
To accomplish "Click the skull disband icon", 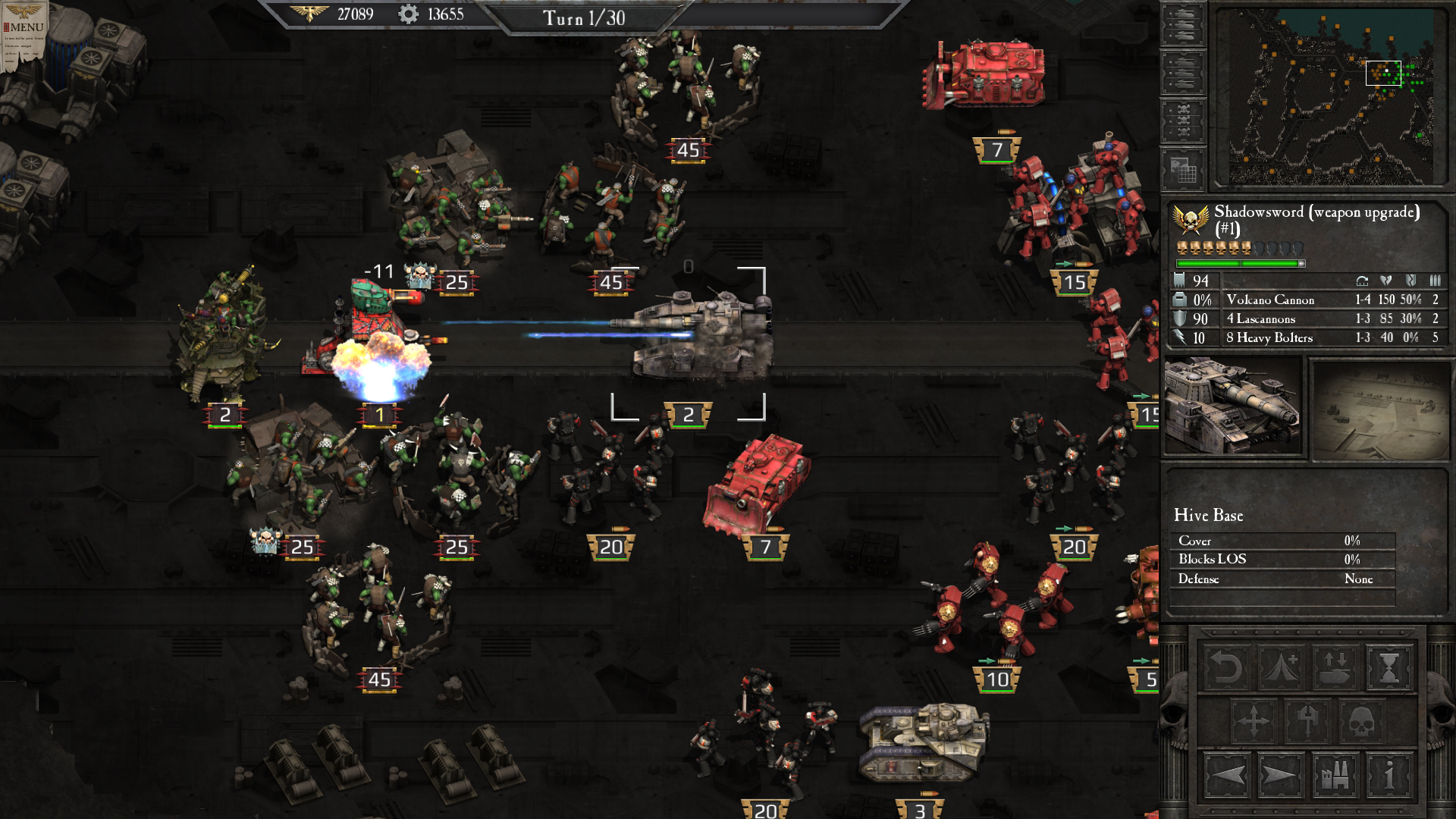I will pos(1362,720).
